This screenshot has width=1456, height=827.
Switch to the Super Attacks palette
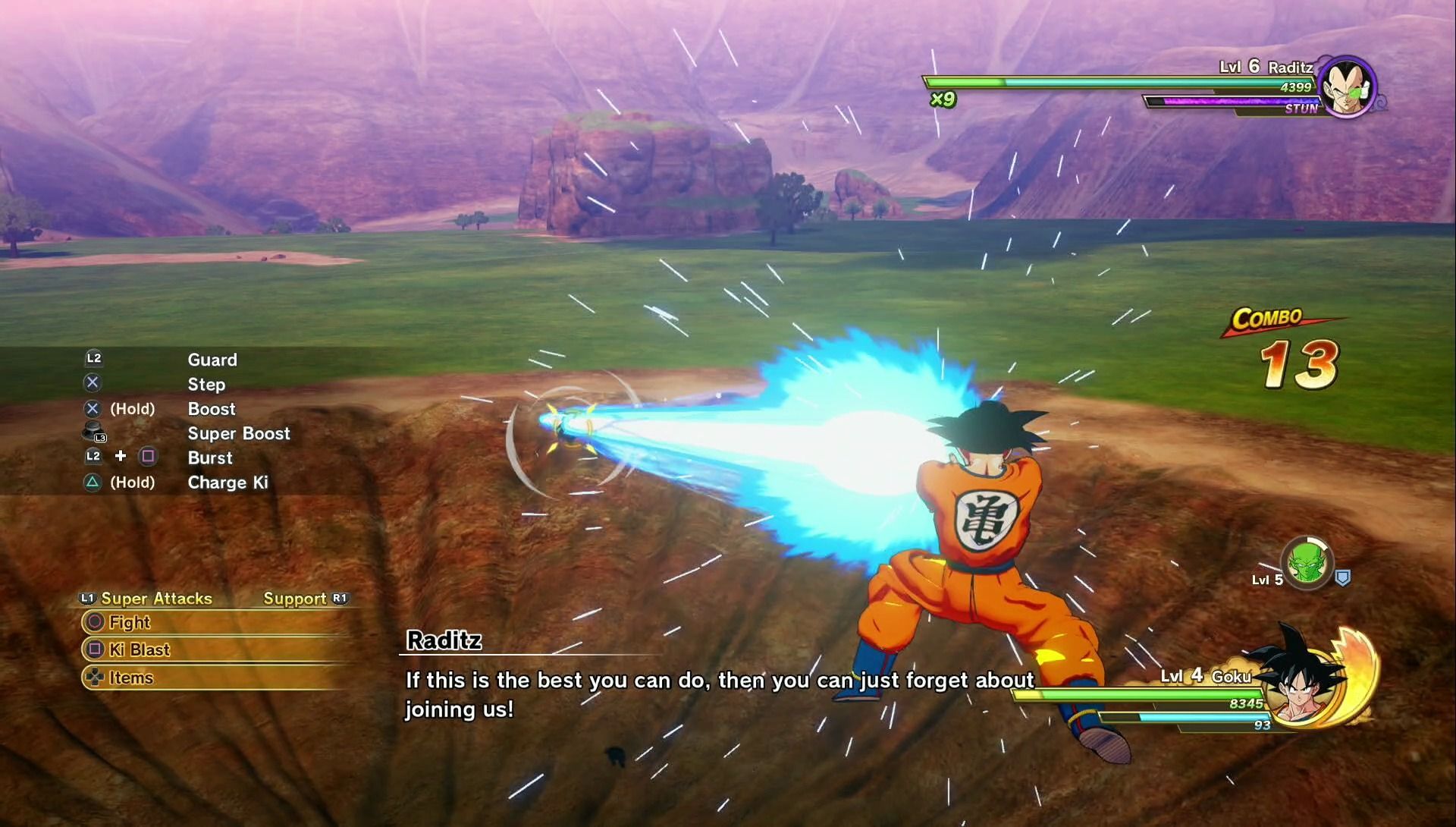155,599
